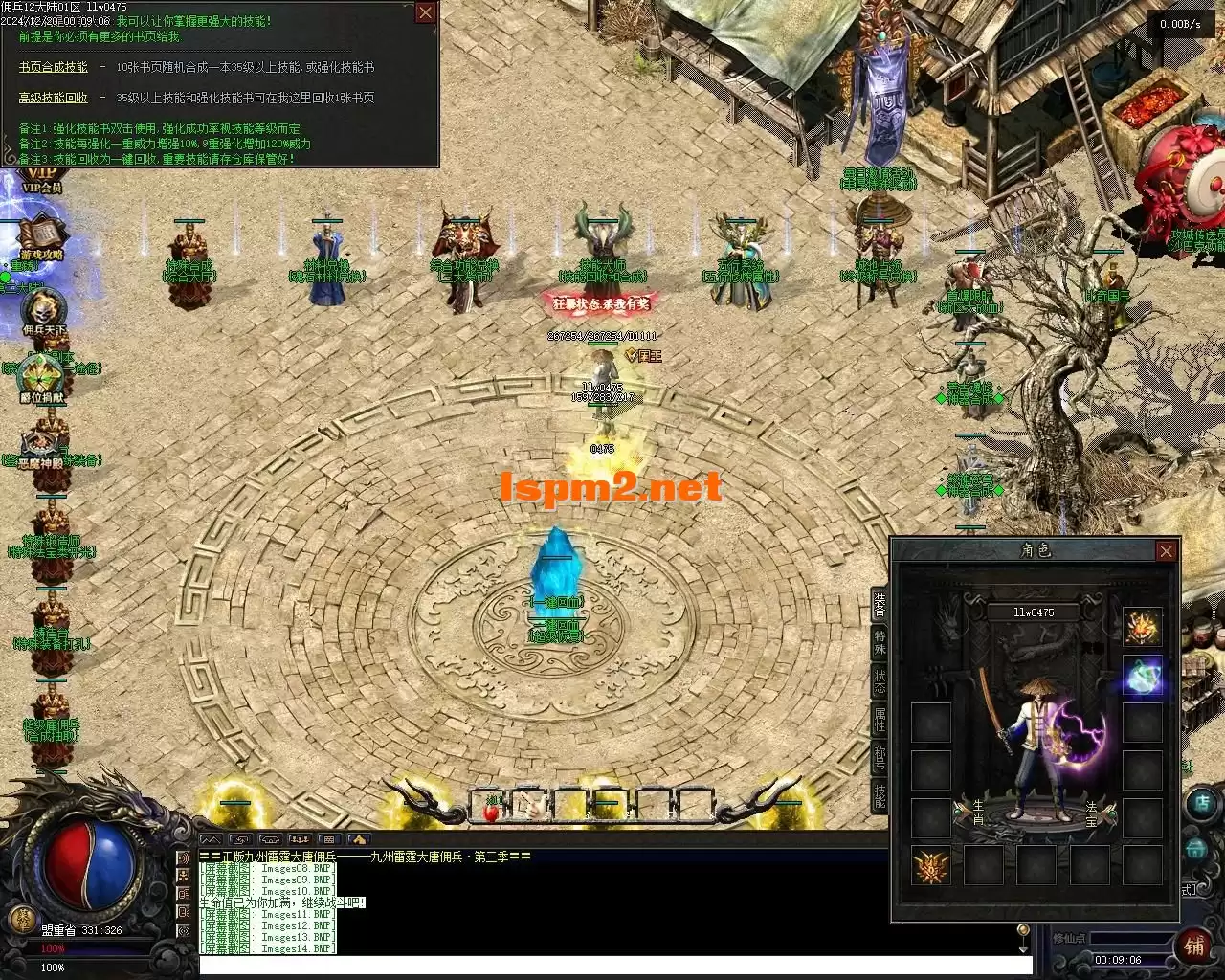Open the 状态 status tab
Viewport: 1225px width, 980px height.
coord(880,682)
